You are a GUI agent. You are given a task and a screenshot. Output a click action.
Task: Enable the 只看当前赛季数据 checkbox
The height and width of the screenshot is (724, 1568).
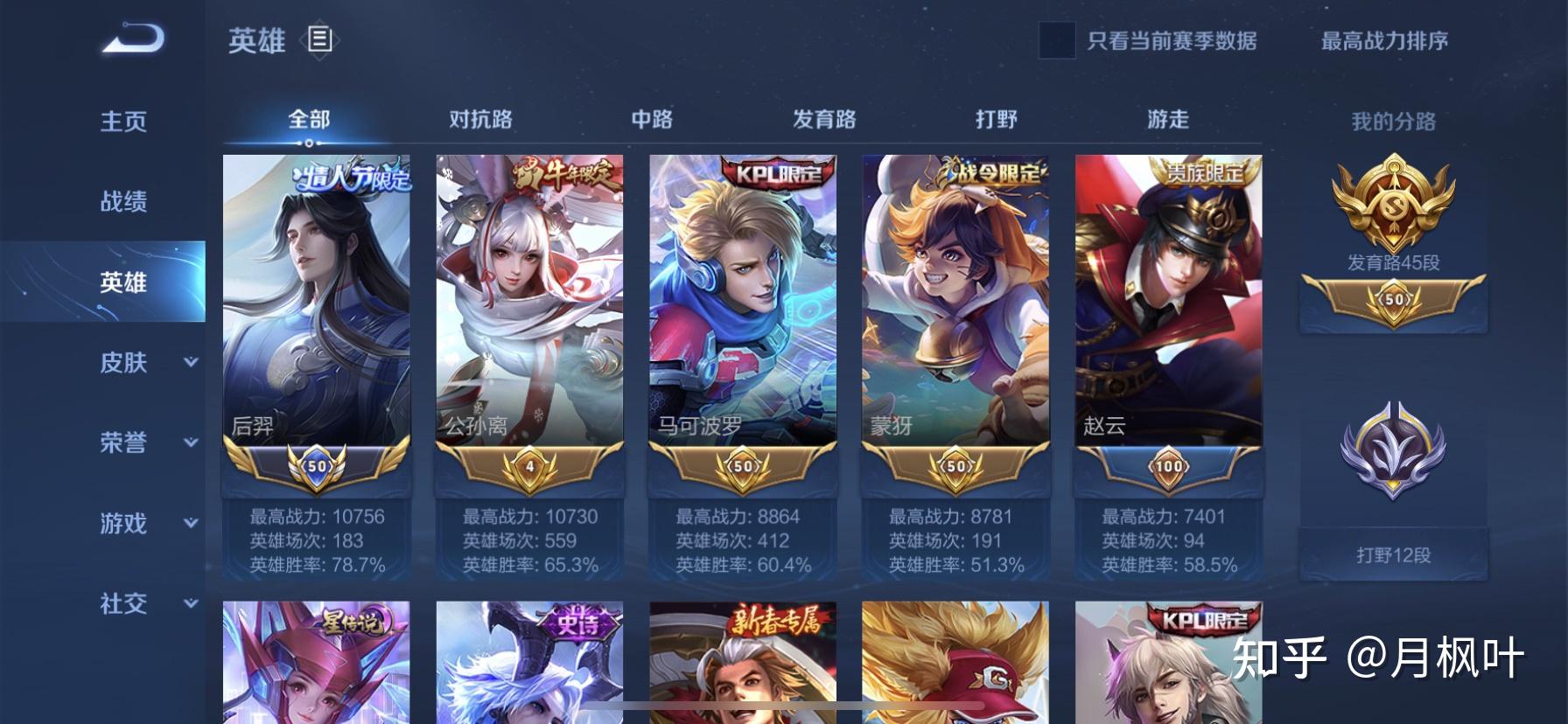click(x=1058, y=41)
